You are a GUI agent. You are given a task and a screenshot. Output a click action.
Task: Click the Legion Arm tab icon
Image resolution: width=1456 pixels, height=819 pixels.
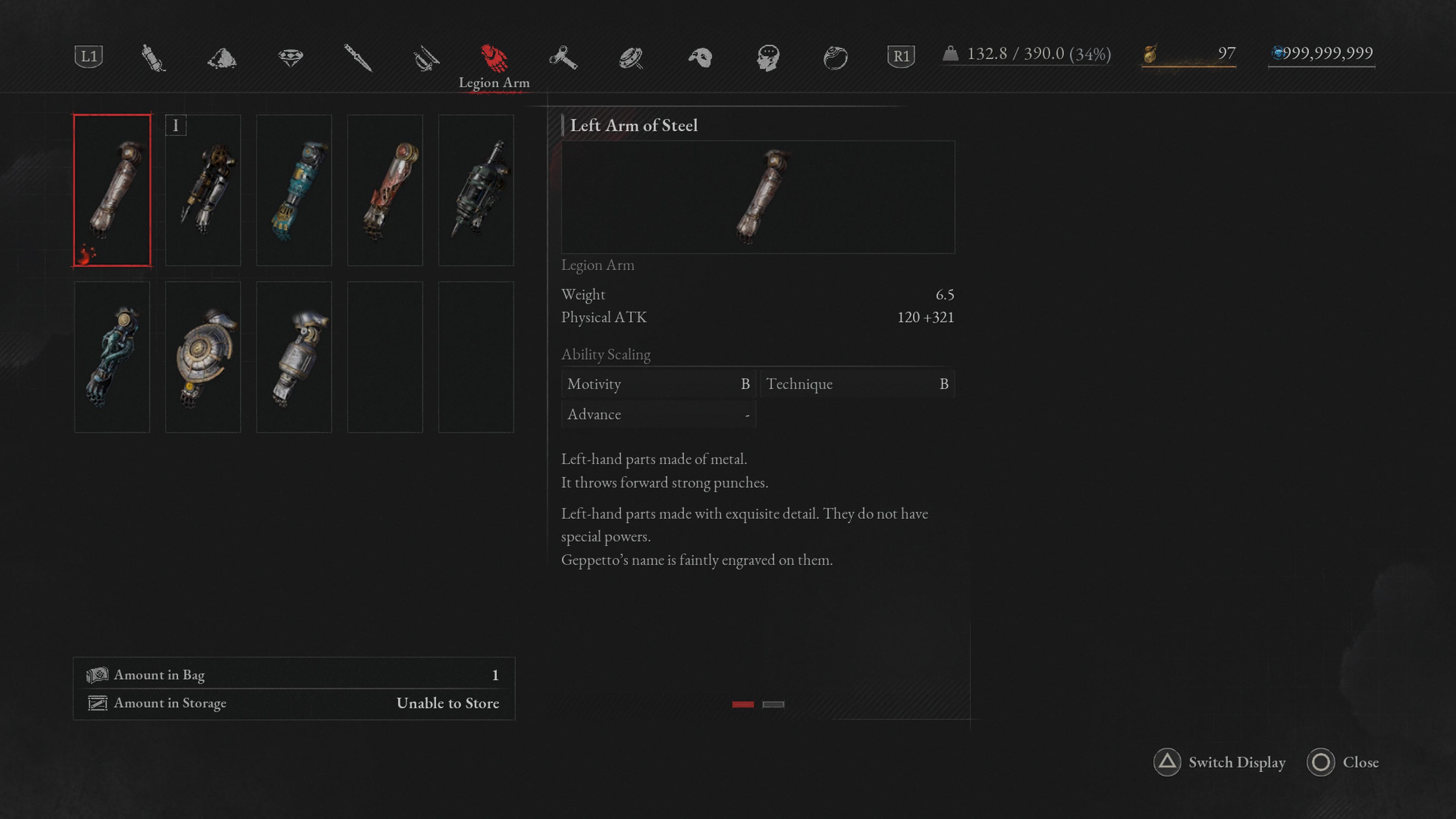click(x=494, y=57)
